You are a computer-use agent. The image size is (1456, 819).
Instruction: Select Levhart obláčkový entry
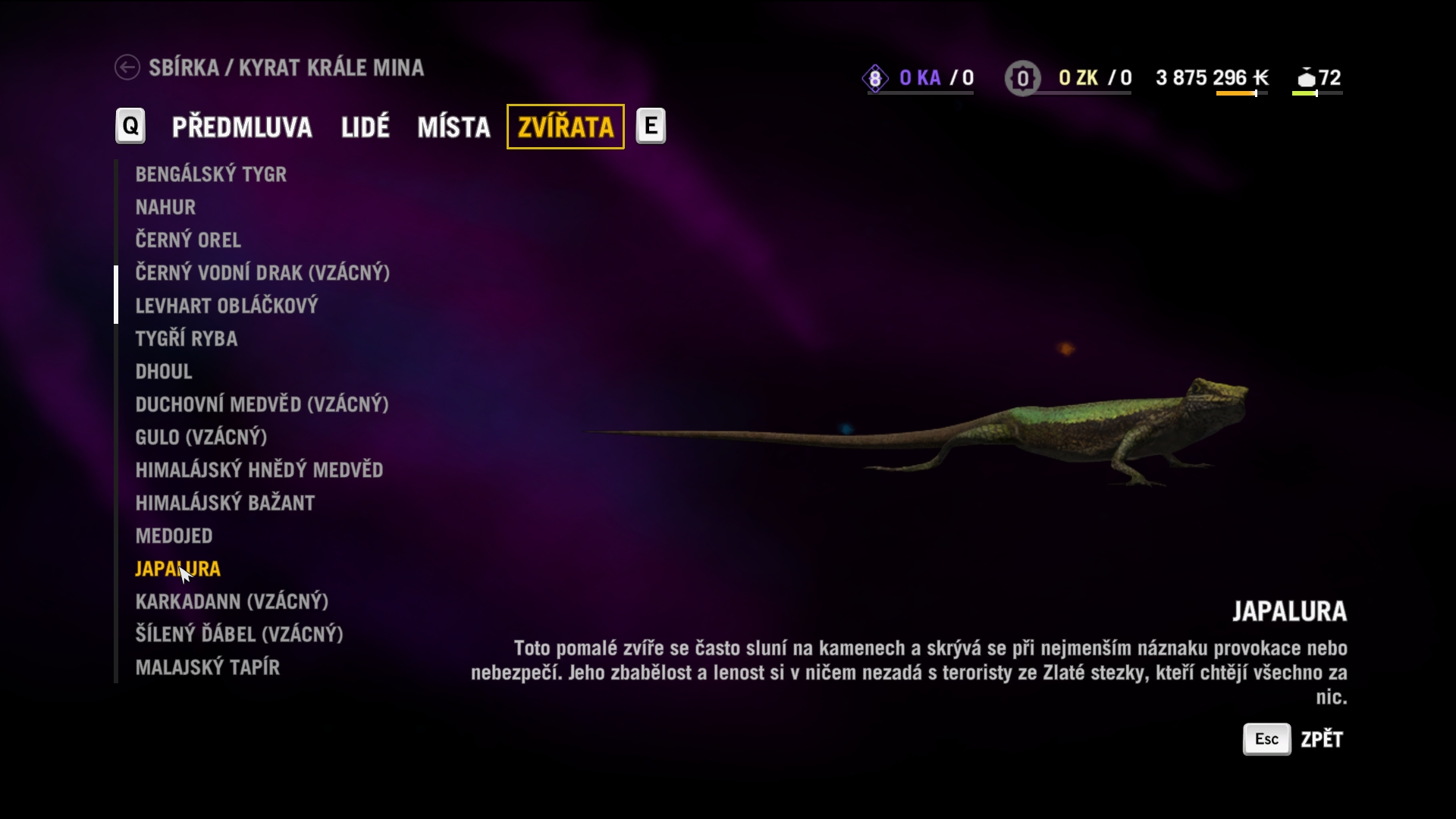click(x=226, y=306)
